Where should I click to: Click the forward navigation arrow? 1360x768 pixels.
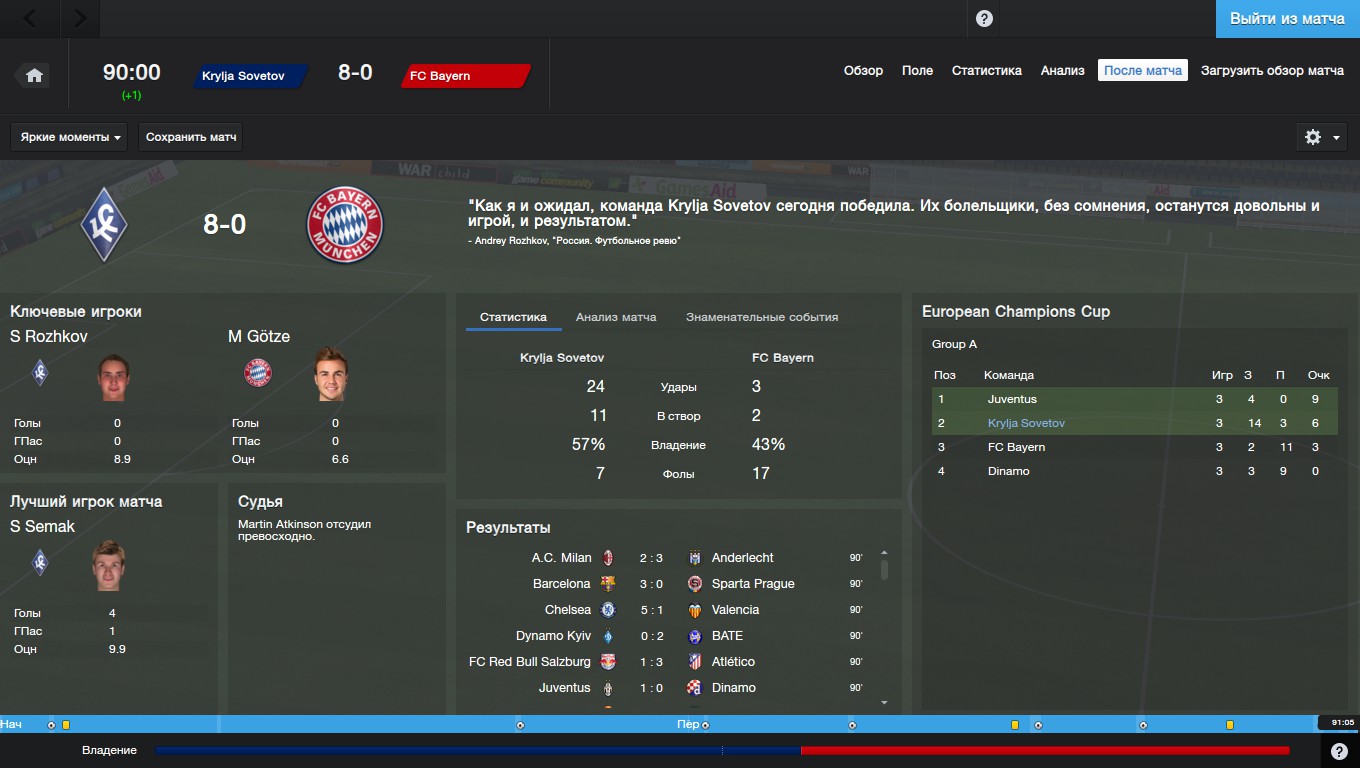click(x=80, y=17)
